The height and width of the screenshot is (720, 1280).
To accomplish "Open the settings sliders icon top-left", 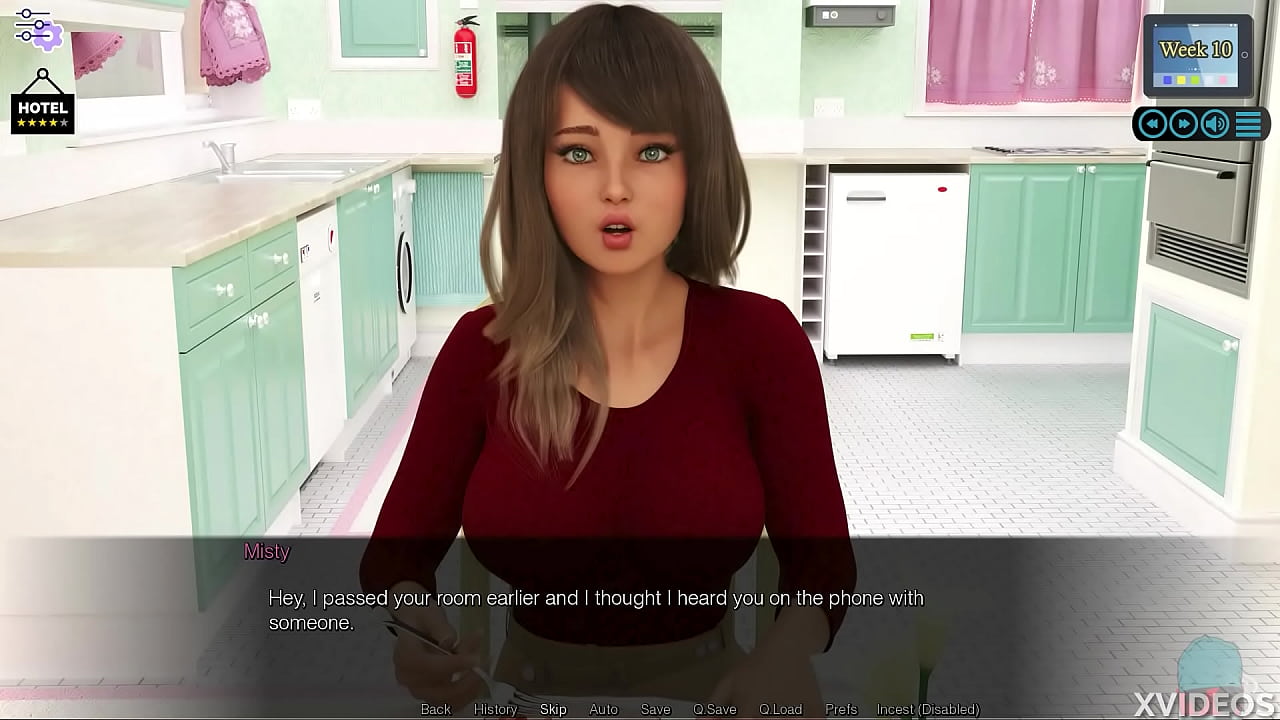I will pos(38,28).
